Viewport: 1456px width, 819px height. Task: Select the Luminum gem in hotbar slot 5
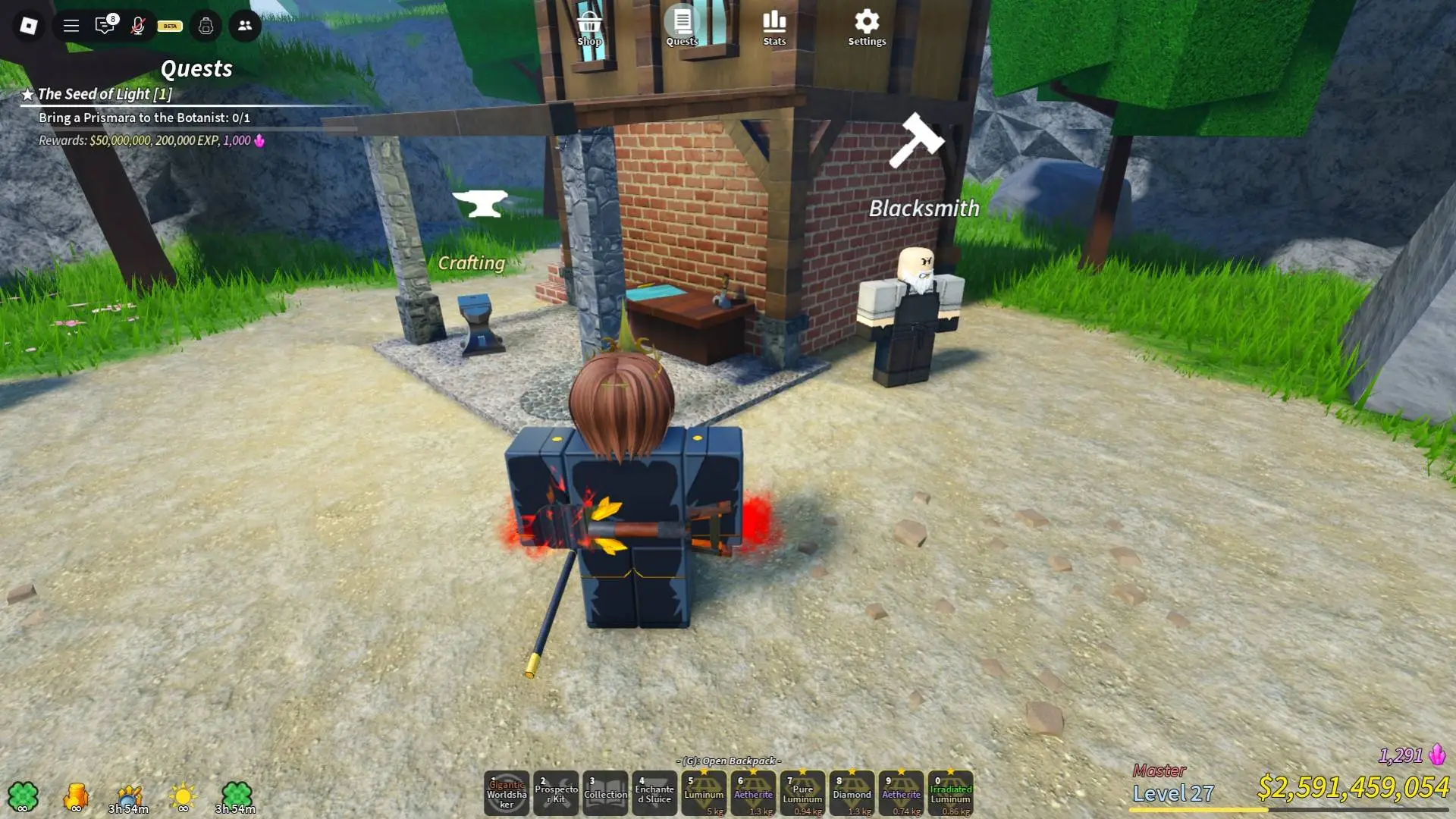[704, 793]
